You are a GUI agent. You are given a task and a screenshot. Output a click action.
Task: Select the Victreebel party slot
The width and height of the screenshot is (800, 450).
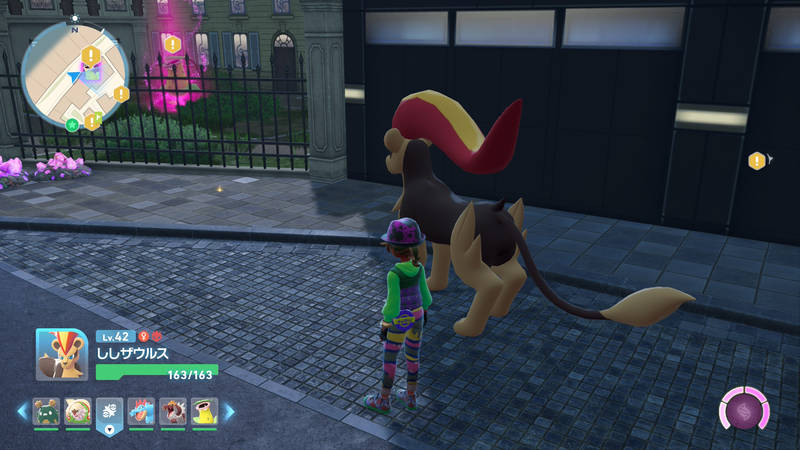204,412
